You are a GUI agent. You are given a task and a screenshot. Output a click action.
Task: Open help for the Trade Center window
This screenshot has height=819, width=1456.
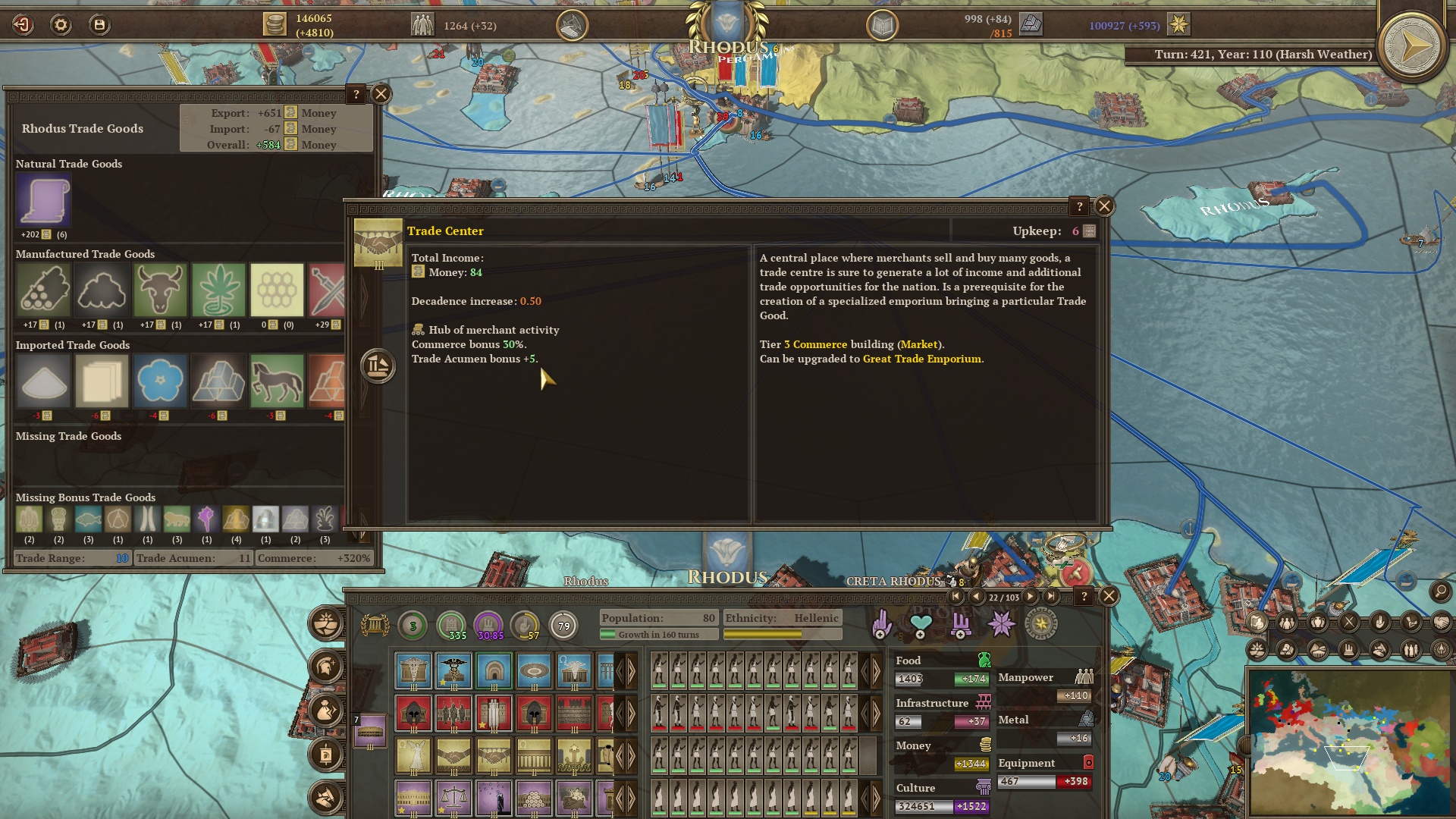pos(1079,206)
